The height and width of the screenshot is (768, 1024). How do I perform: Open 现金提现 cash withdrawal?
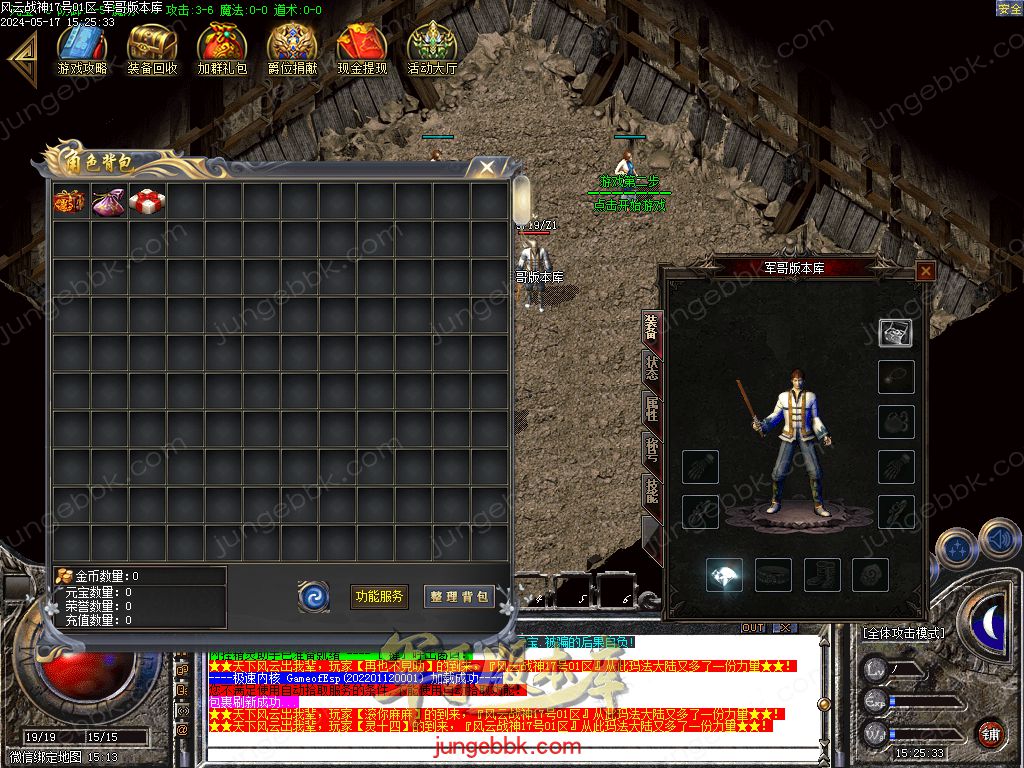pos(362,48)
